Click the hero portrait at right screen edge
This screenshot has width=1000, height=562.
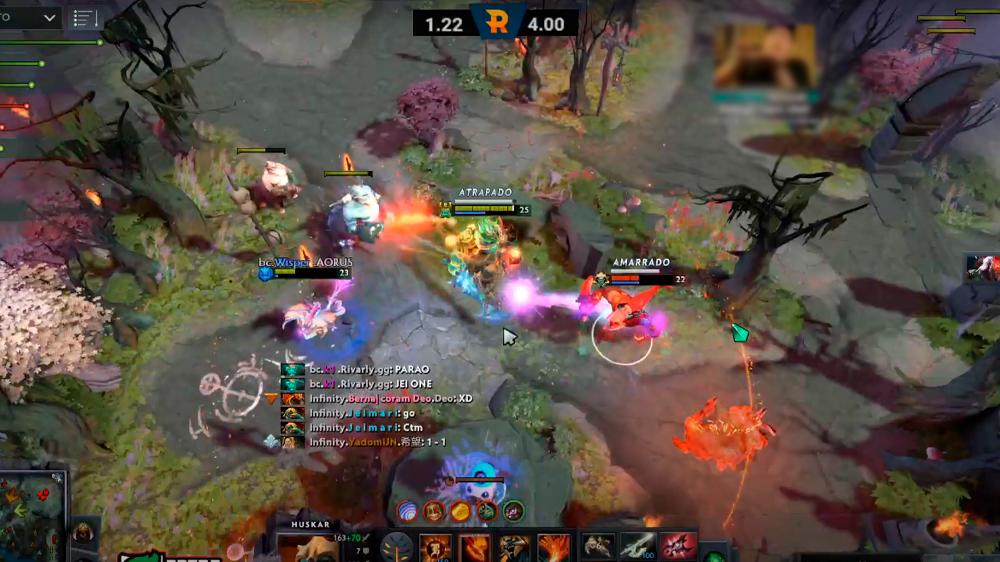click(x=982, y=268)
